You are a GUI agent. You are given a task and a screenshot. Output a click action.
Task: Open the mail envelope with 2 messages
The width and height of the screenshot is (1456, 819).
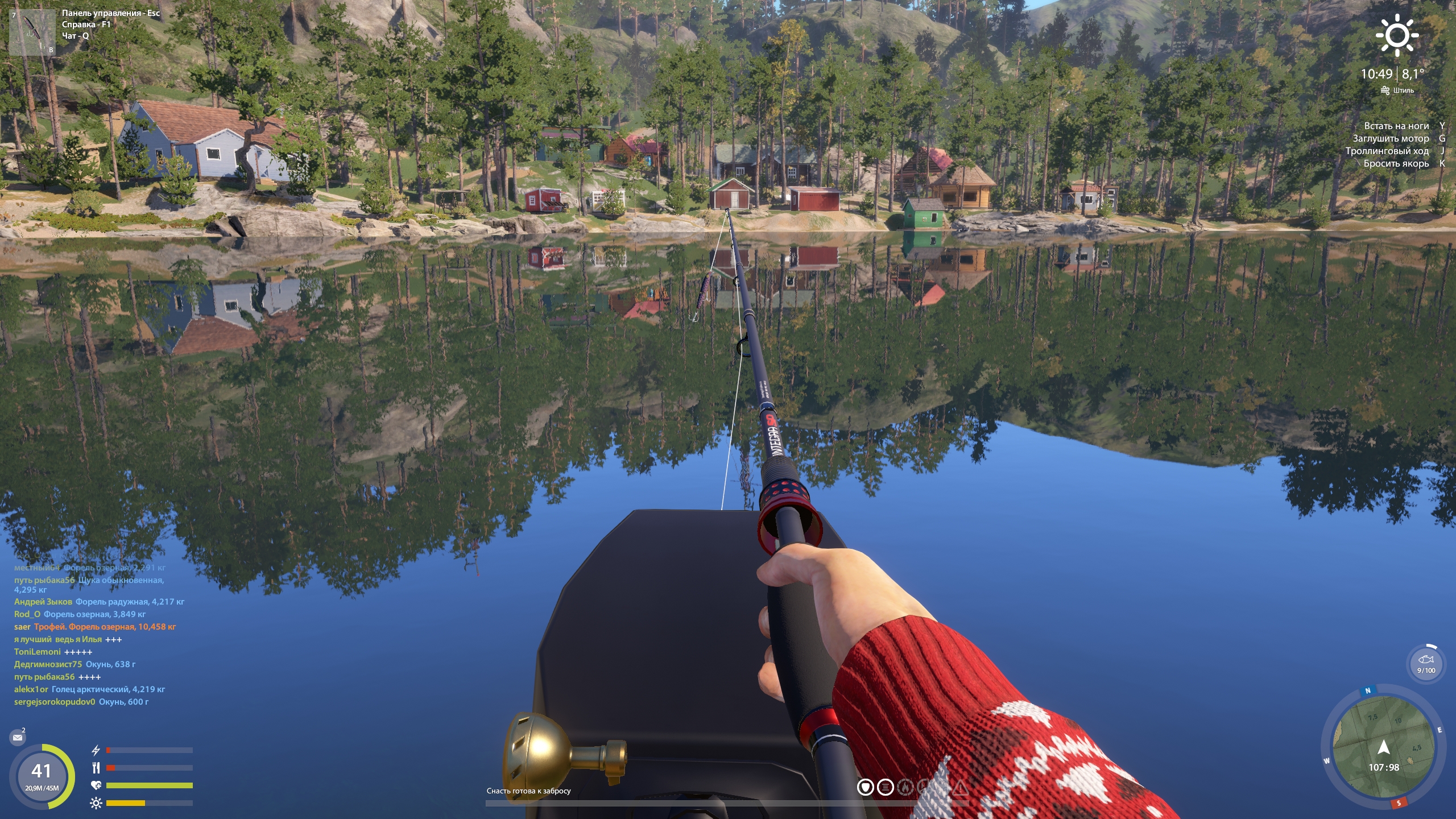point(18,738)
